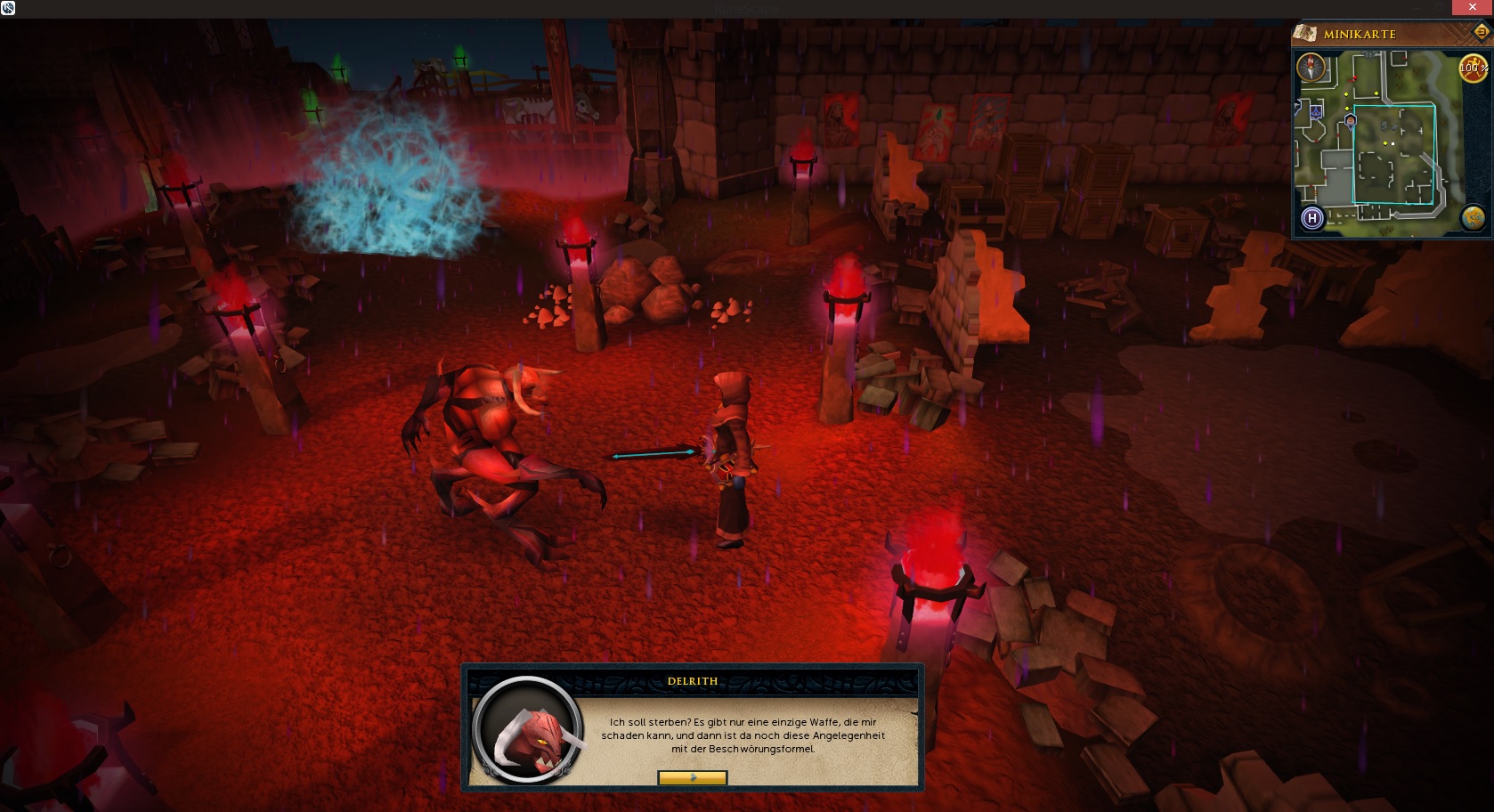Activate the home teleport H button
This screenshot has height=812, width=1494.
point(1311,218)
